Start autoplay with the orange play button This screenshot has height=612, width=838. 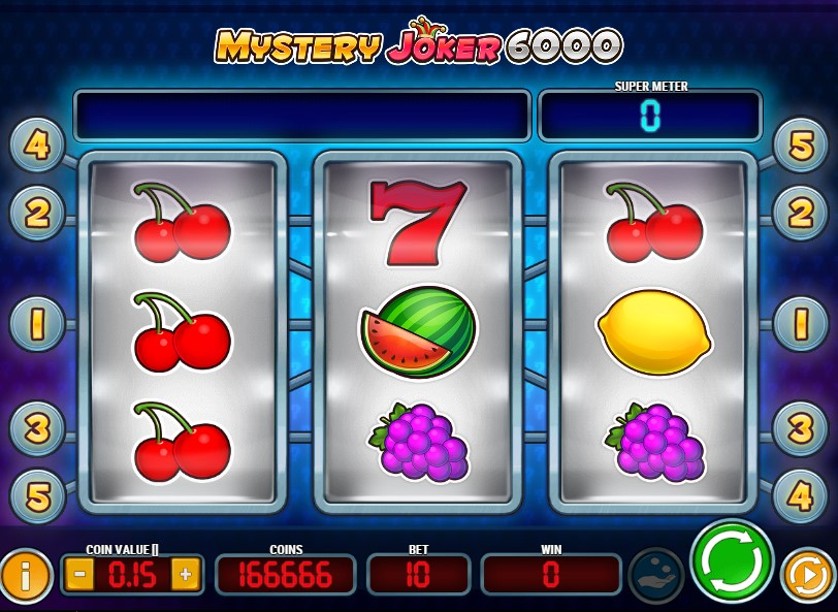coord(804,575)
